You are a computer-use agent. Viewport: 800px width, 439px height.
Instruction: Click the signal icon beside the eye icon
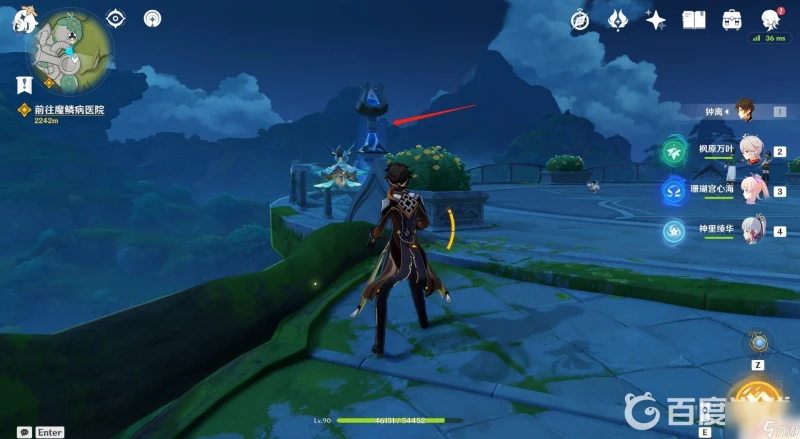click(x=152, y=18)
